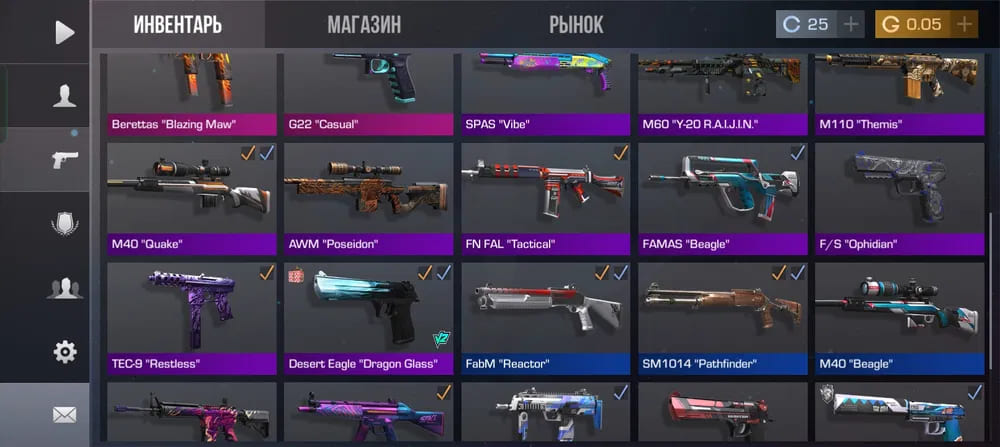Select the Desert Eagle "Dragon Glass" skin
1000x447 pixels.
[x=367, y=316]
